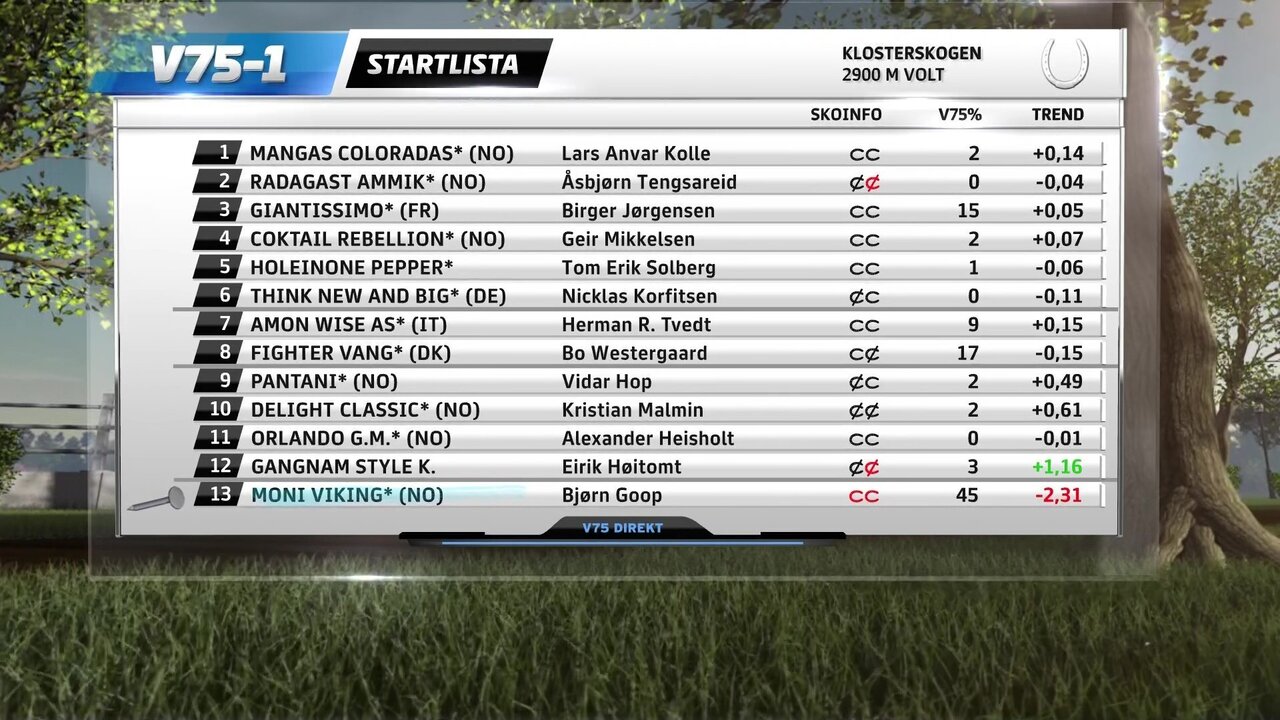Image resolution: width=1280 pixels, height=720 pixels.
Task: Pick Fighter Vang from the list
Action: [x=350, y=353]
